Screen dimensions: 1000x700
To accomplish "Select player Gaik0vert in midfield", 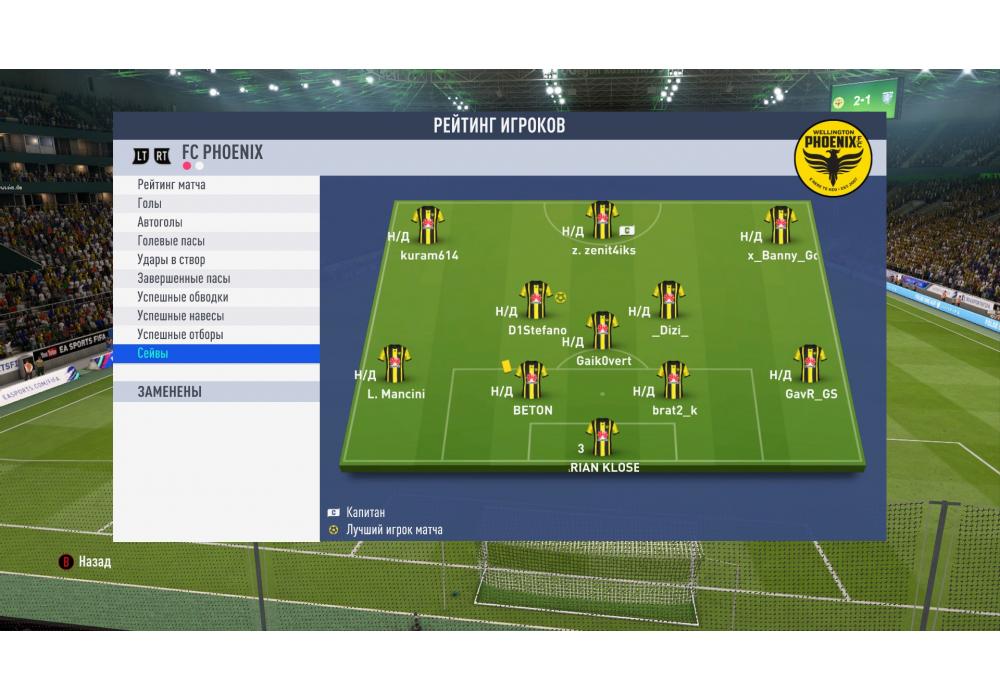I will point(601,332).
